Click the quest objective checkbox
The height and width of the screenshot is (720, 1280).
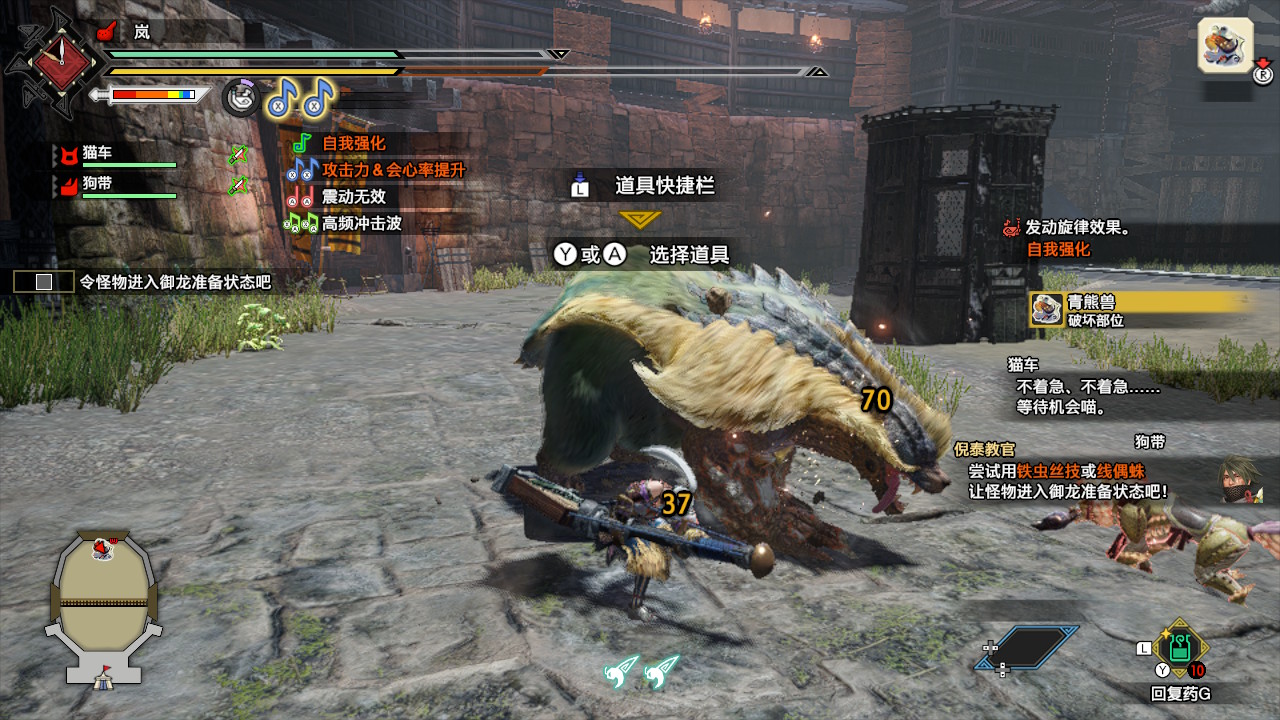point(44,282)
